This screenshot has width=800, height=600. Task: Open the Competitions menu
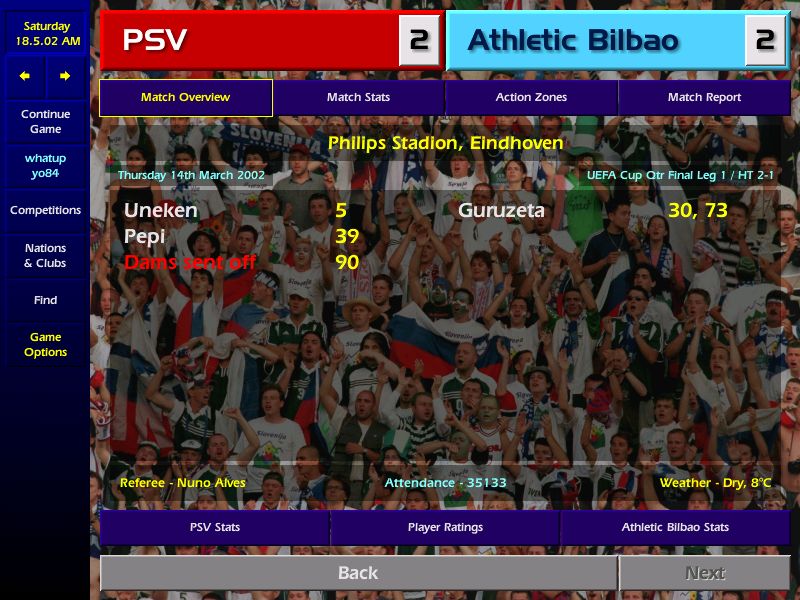[x=45, y=211]
